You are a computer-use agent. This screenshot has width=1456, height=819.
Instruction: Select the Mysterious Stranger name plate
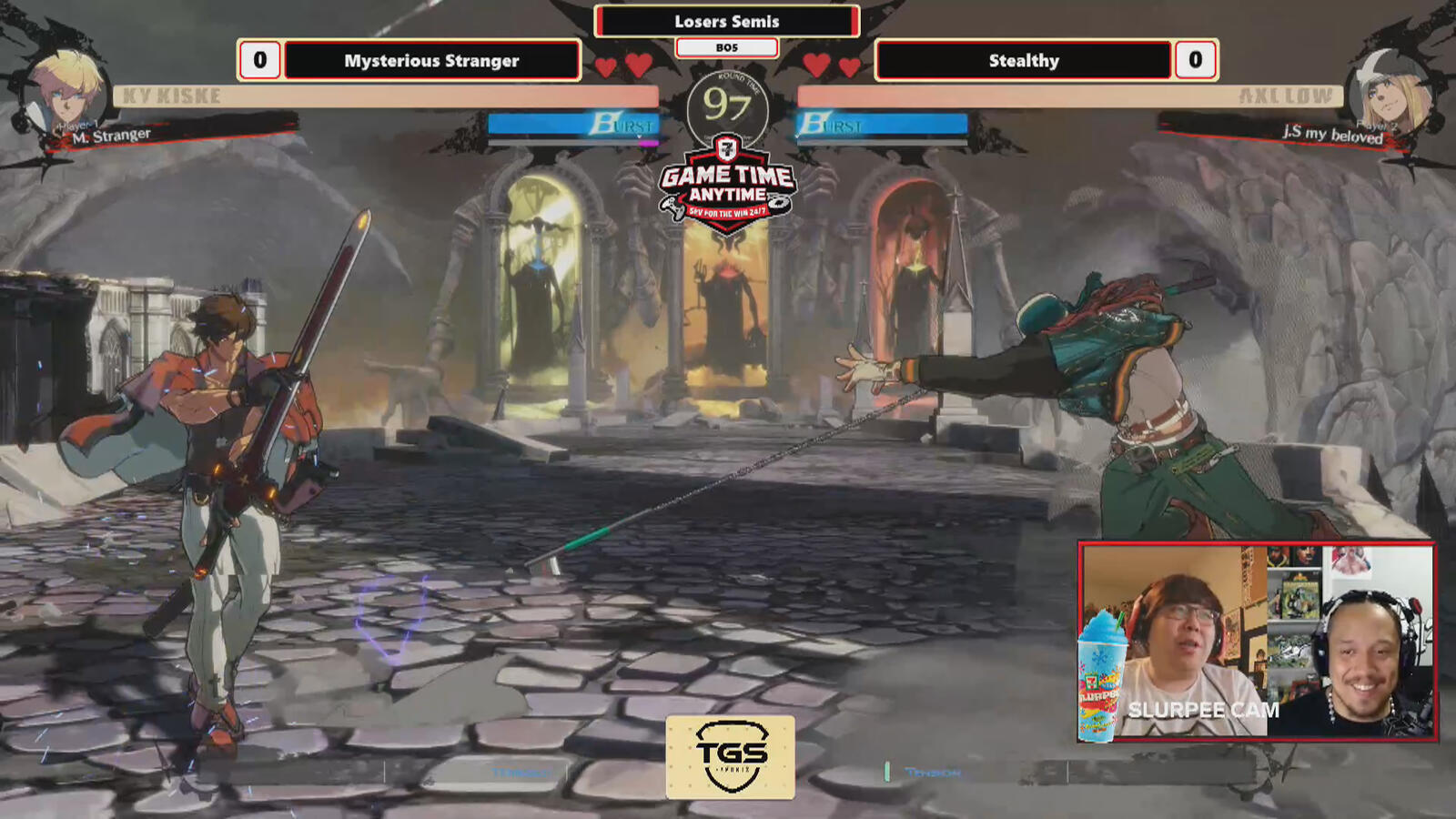pos(432,61)
